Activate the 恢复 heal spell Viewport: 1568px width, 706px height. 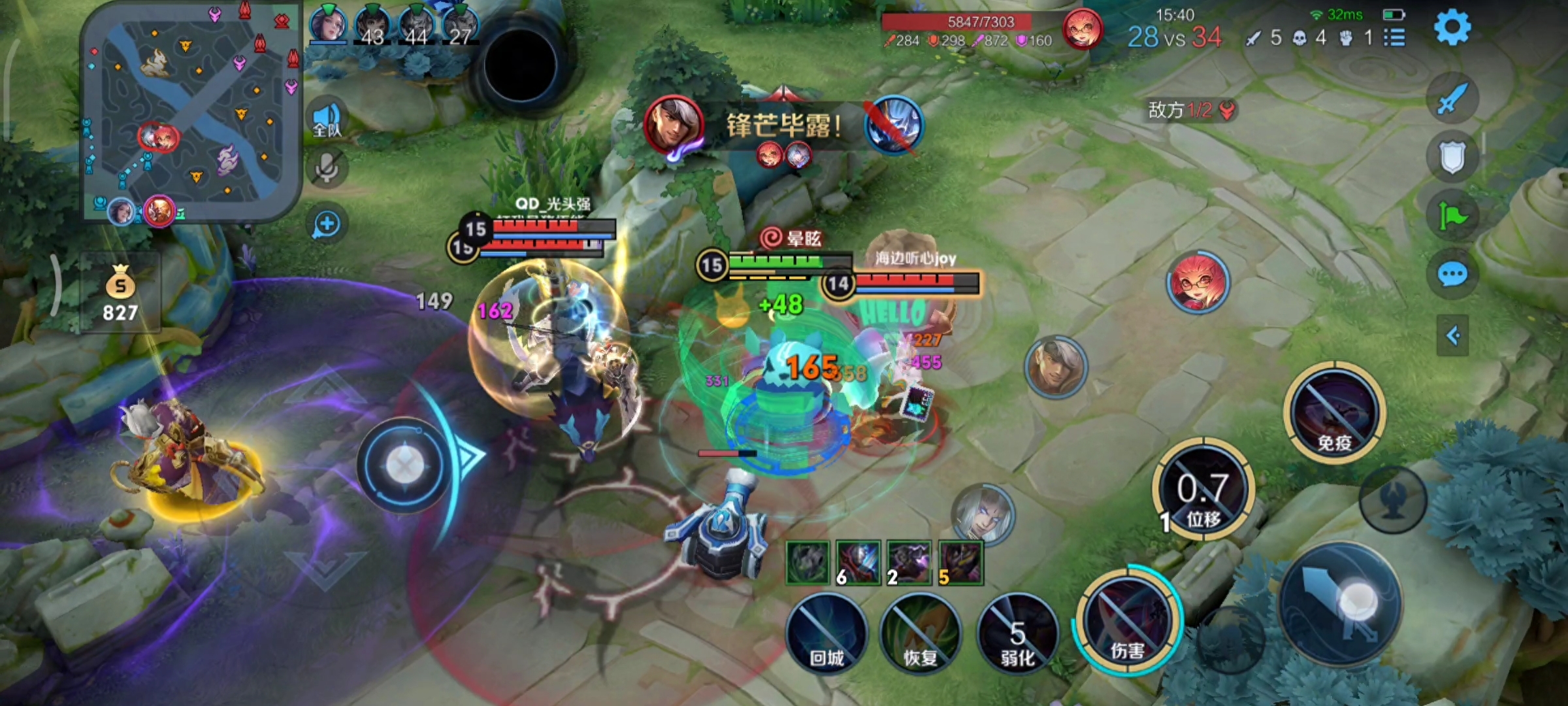pos(921,634)
